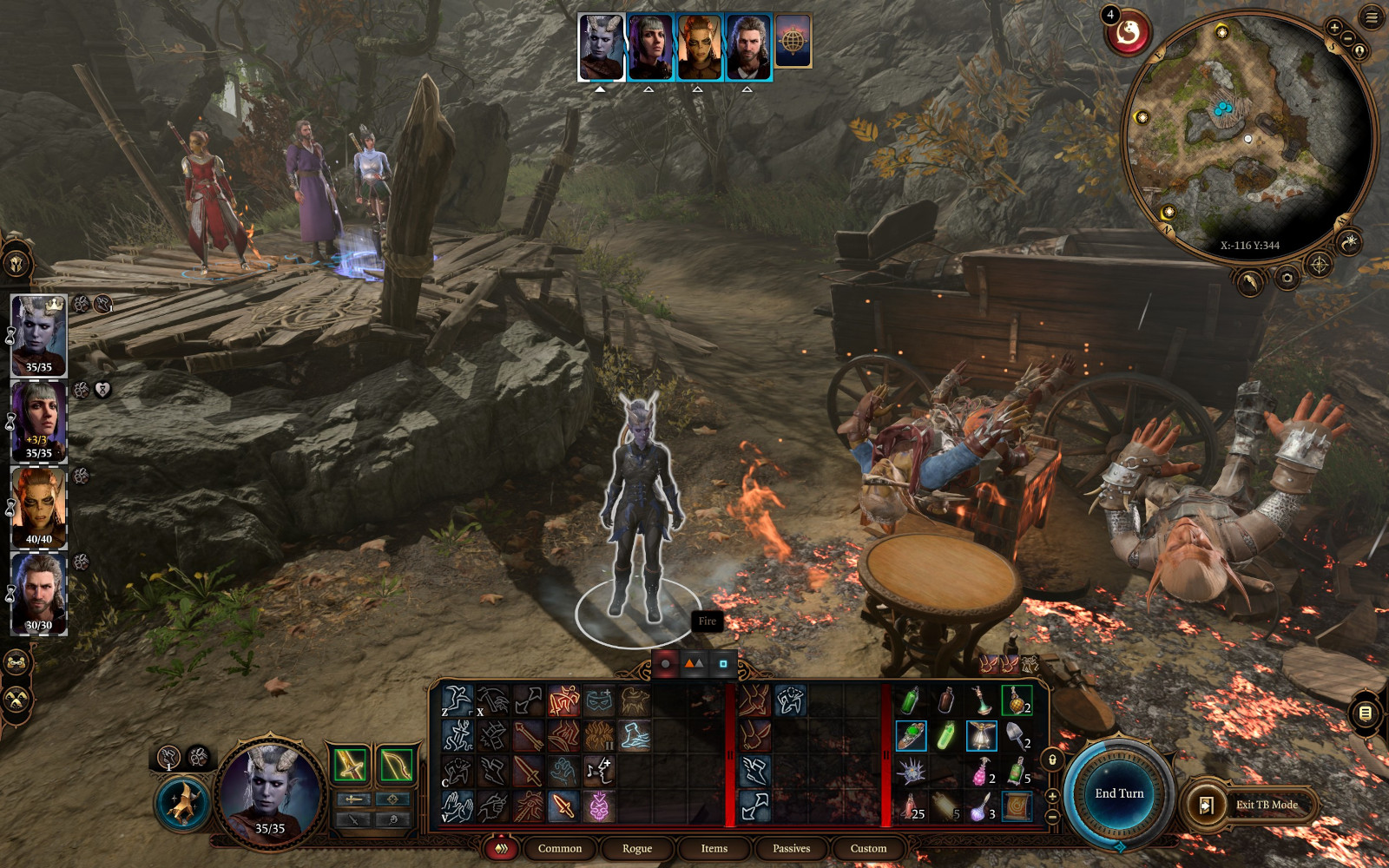This screenshot has width=1389, height=868.
Task: Switch to the Custom hotbar tab
Action: (x=868, y=848)
